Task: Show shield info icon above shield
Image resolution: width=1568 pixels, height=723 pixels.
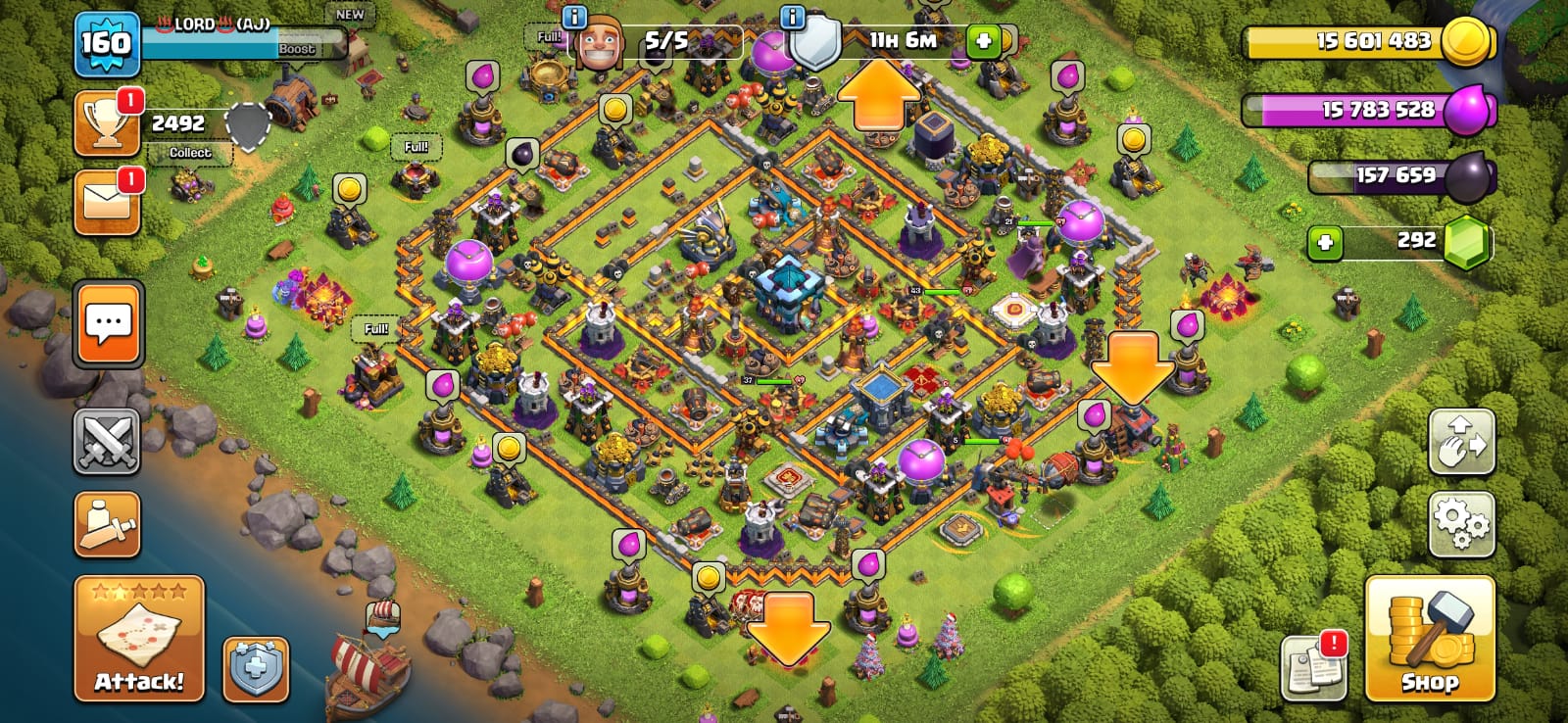Action: (x=792, y=17)
